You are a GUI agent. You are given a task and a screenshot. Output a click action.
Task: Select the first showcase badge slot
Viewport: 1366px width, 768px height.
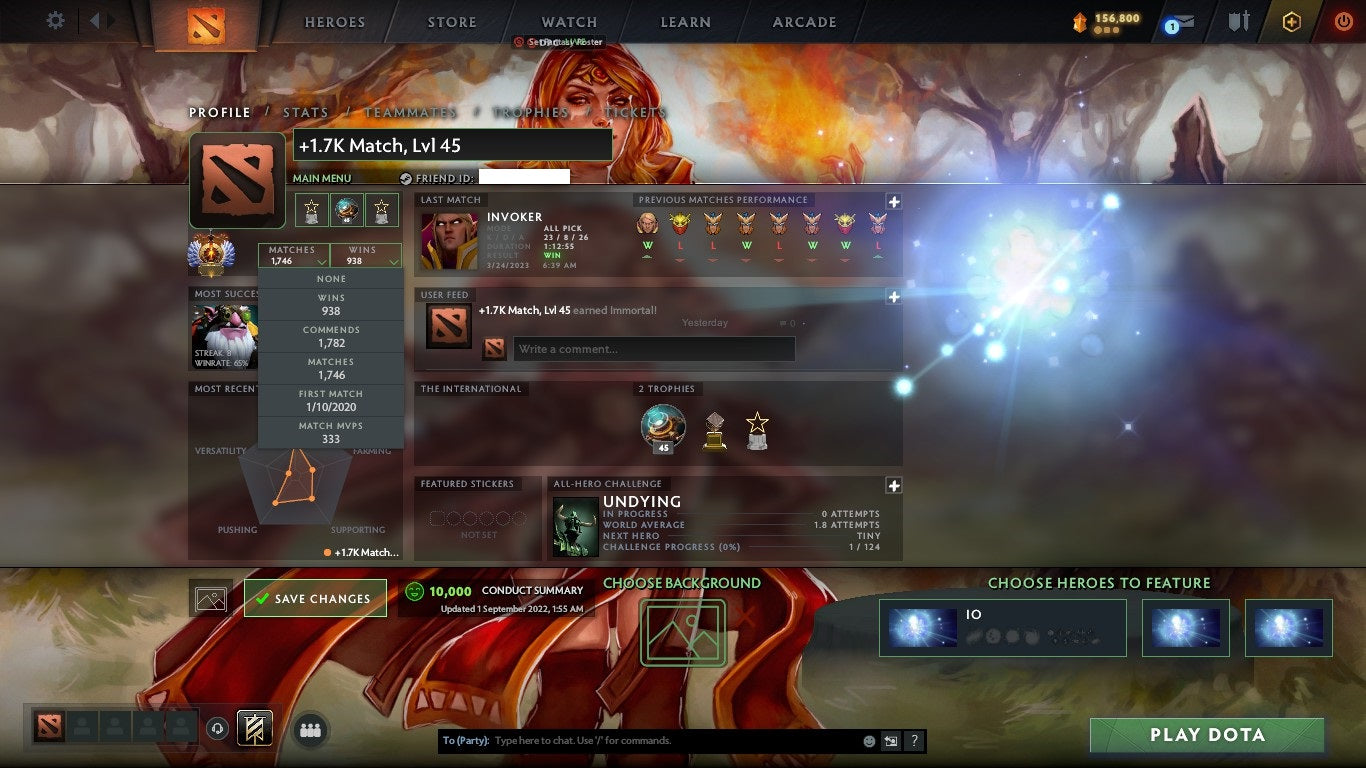pyautogui.click(x=312, y=210)
